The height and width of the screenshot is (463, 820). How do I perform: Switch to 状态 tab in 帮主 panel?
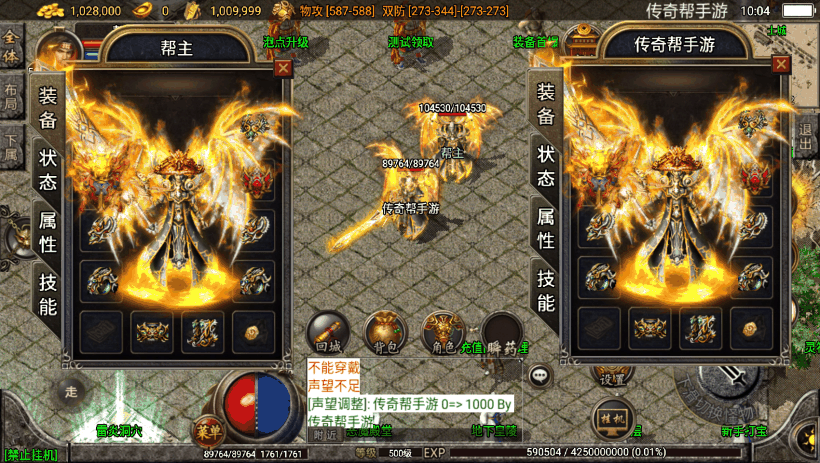click(48, 168)
